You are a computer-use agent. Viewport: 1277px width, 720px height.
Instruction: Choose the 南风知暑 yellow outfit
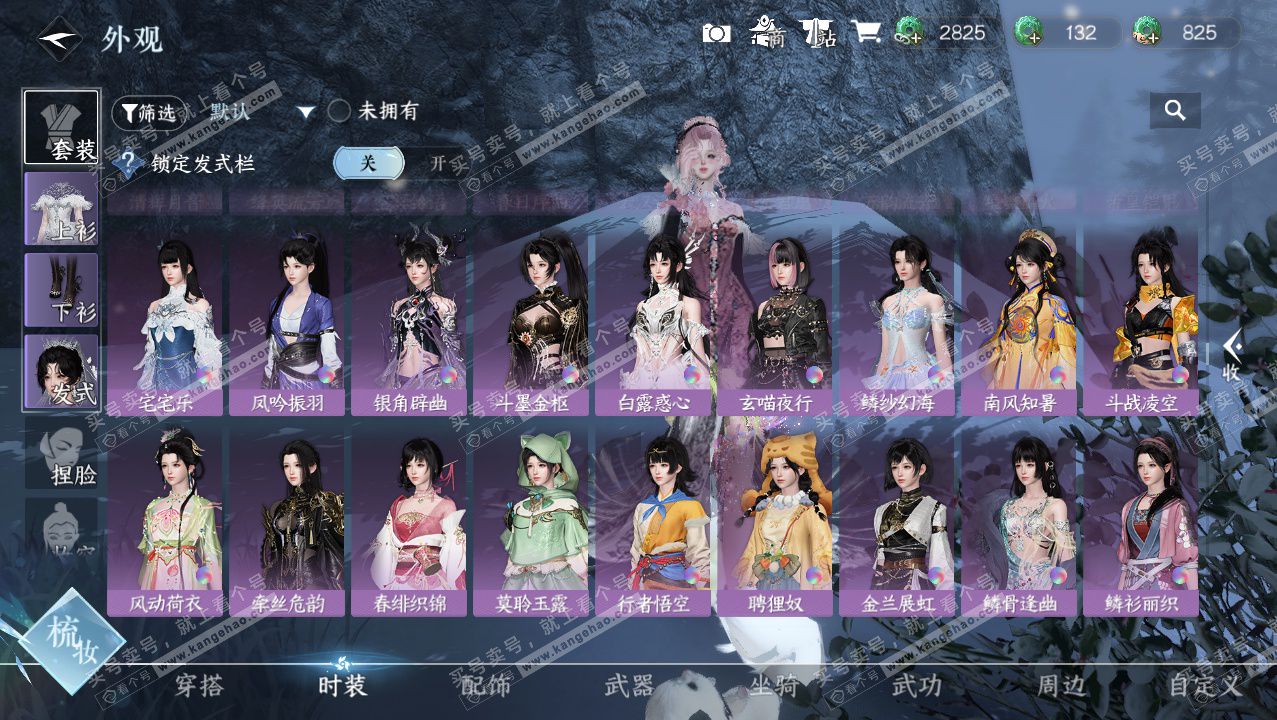click(x=1019, y=320)
